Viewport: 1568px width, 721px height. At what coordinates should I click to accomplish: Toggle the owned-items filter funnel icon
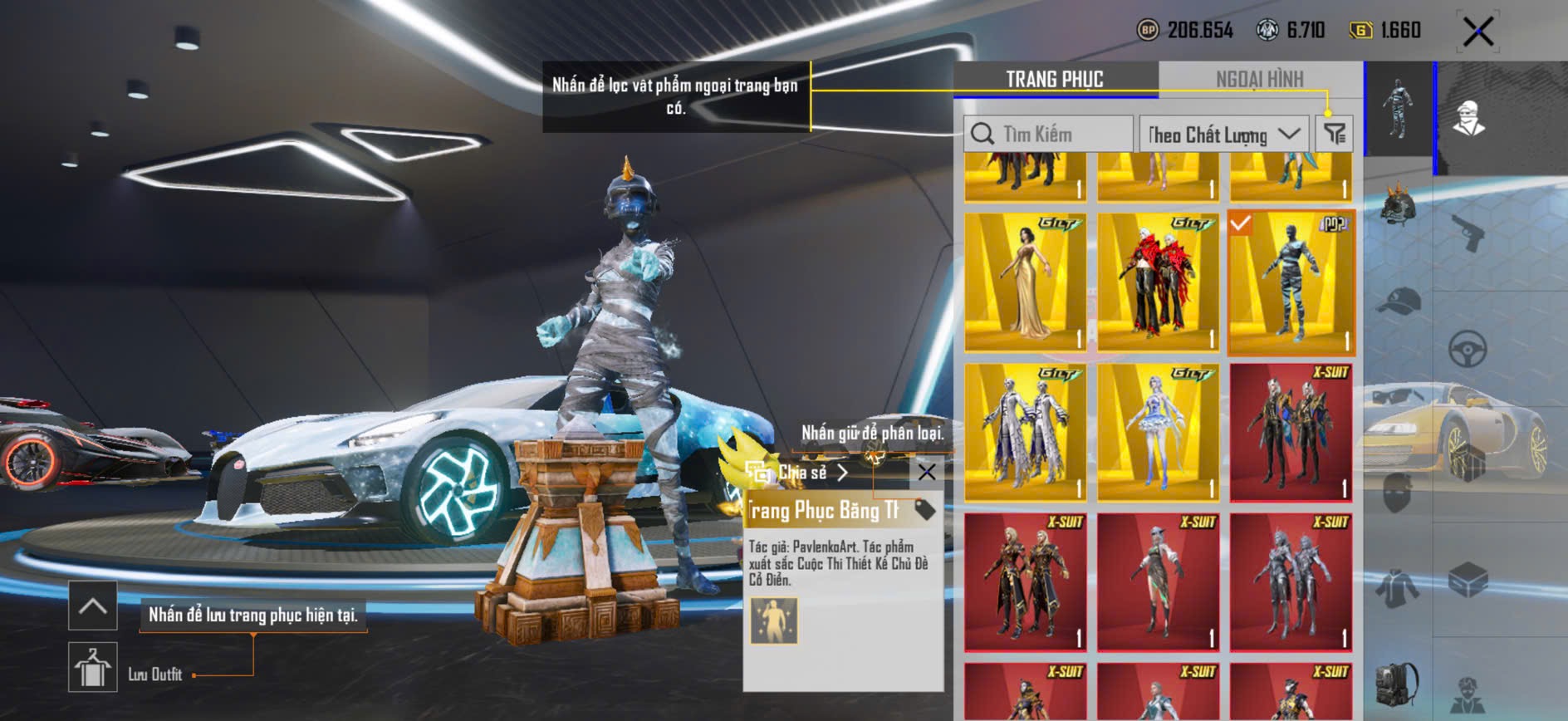coord(1335,134)
